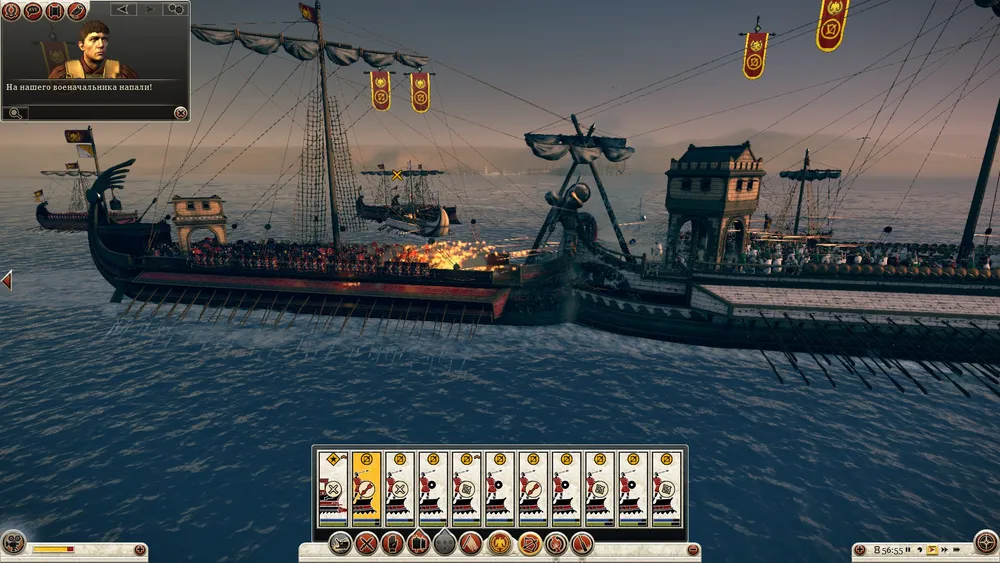
Task: Pause the battle
Action: (907, 550)
